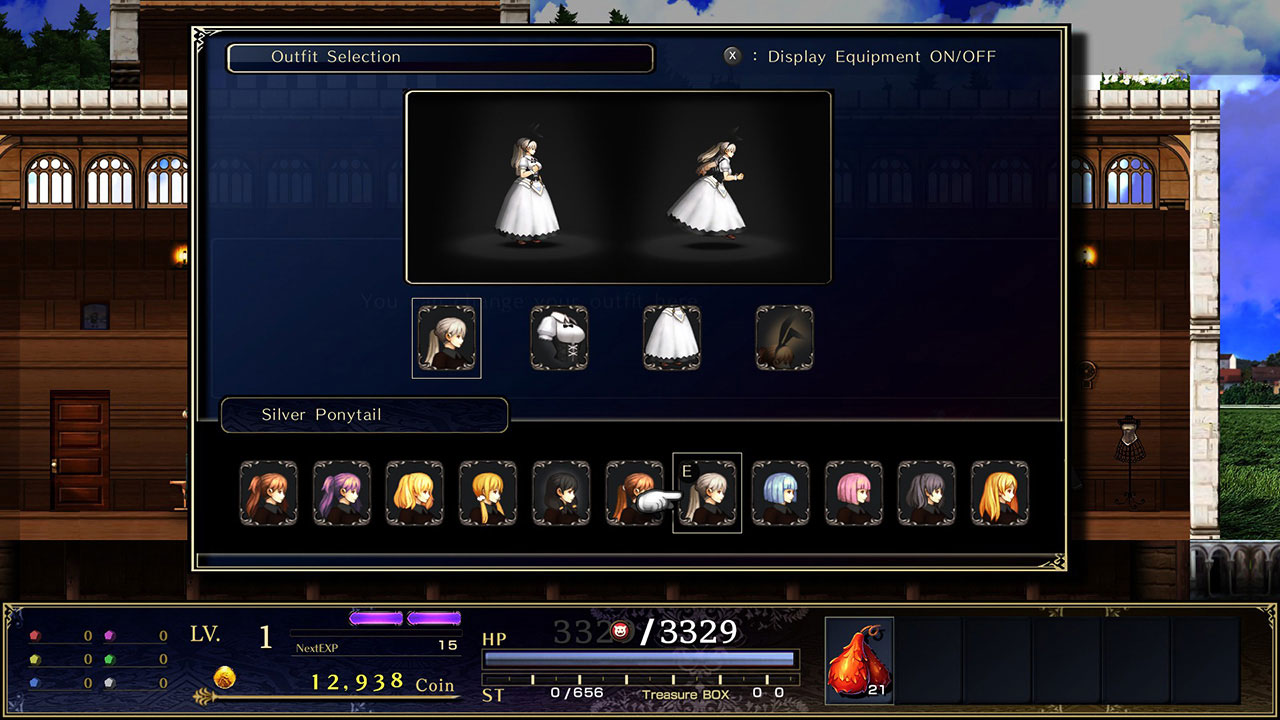Open the white blouse top equipment slot

(559, 337)
